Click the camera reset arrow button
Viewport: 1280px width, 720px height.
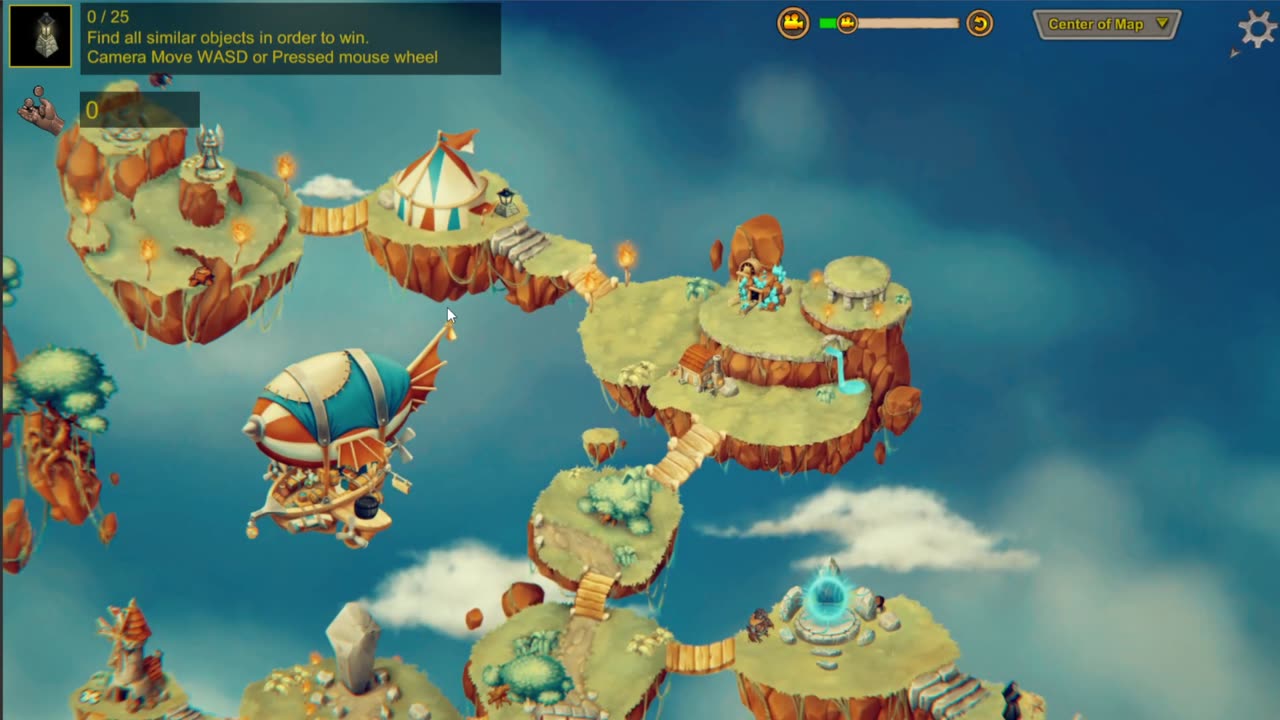(980, 23)
